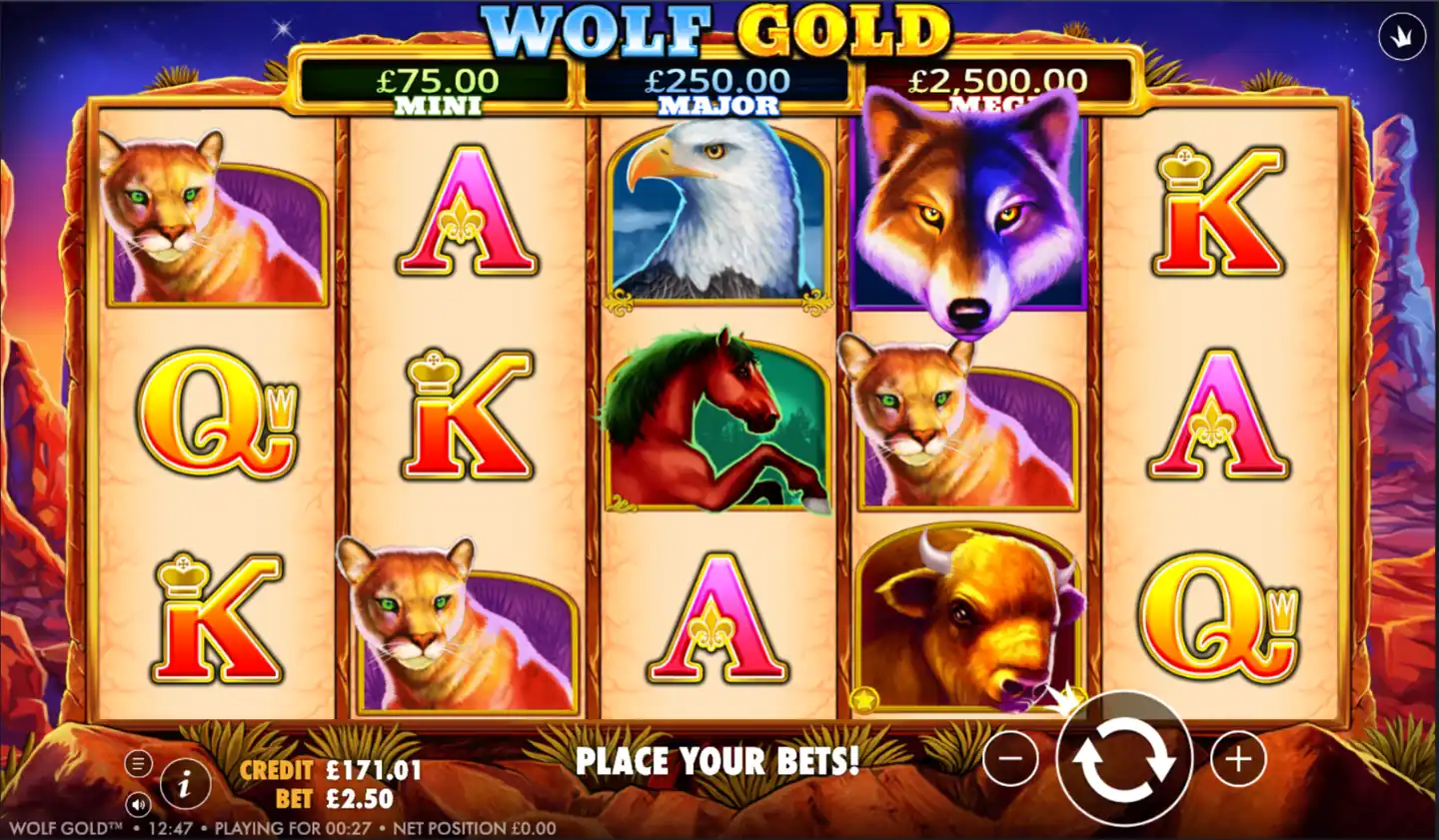Click the PLACE YOUR BETS! message
Image resolution: width=1439 pixels, height=840 pixels.
(717, 762)
